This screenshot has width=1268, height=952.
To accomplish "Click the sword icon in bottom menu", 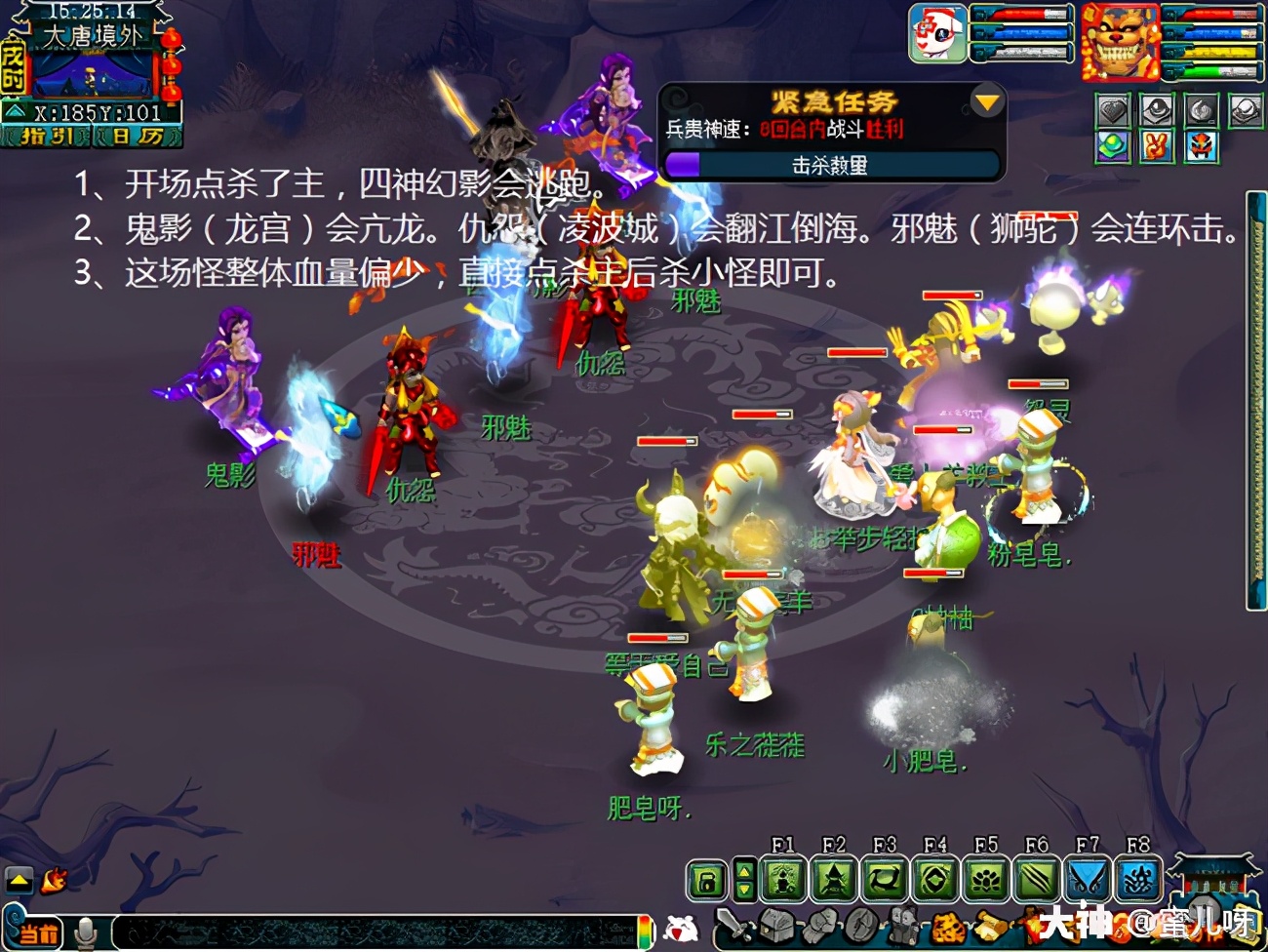I will 732,925.
